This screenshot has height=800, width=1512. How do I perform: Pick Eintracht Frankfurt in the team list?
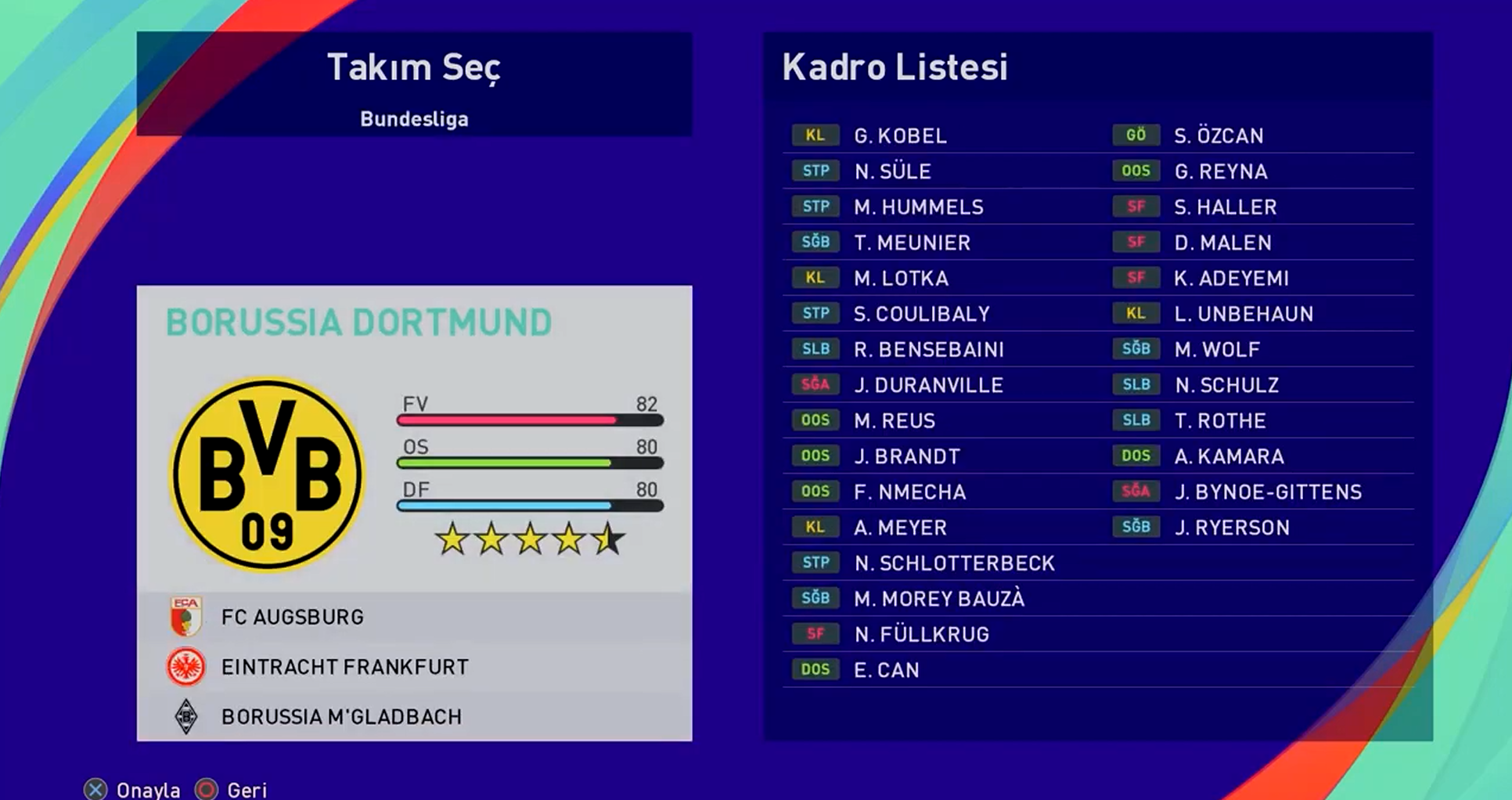coord(344,667)
